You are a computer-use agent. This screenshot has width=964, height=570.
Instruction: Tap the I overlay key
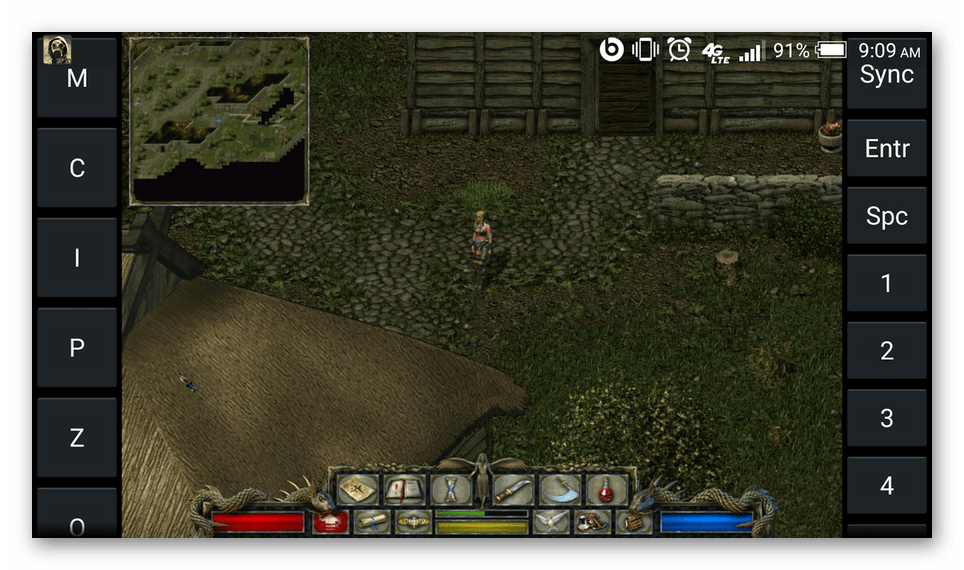tap(77, 258)
